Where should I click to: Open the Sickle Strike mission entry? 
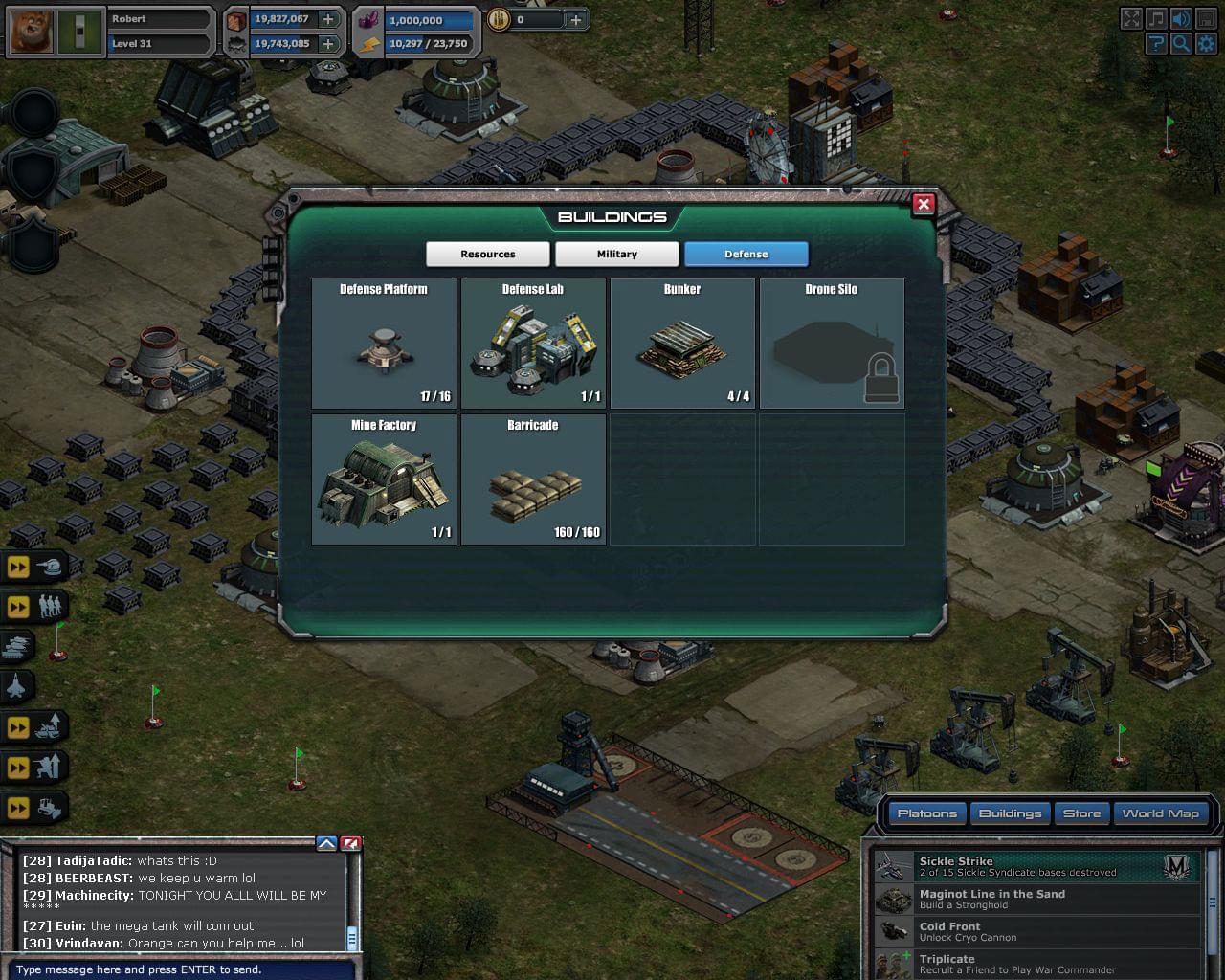(1034, 867)
